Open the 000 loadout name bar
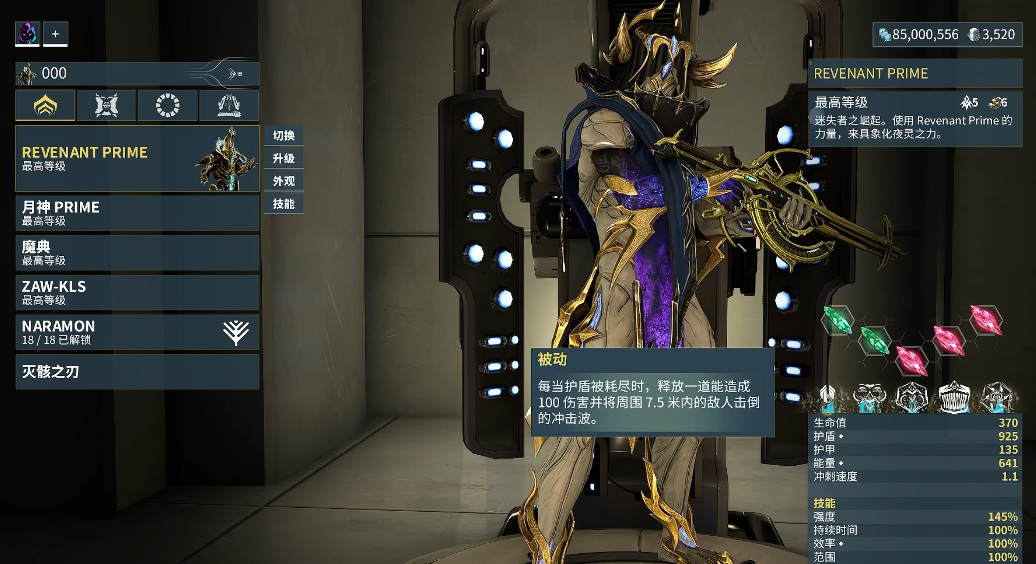This screenshot has height=564, width=1036. [x=137, y=74]
